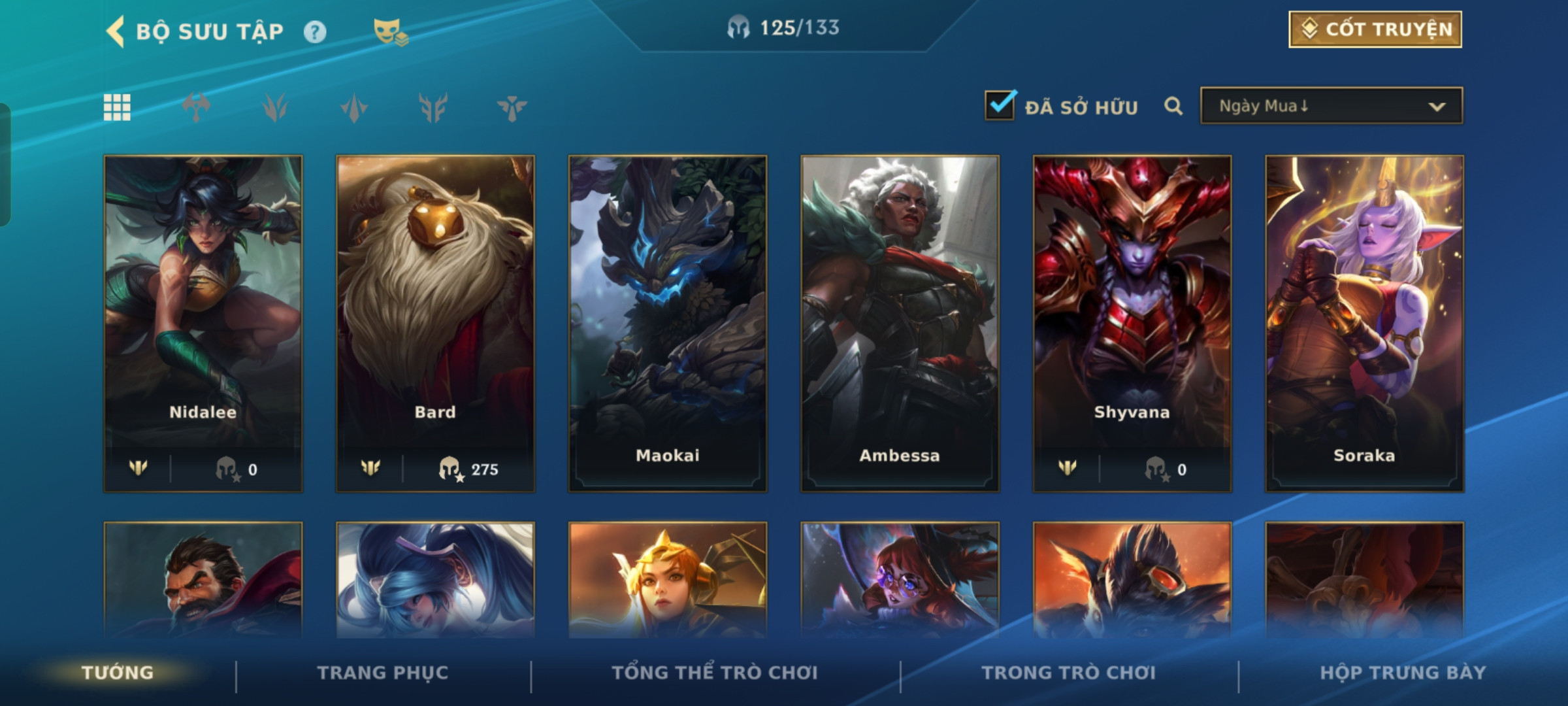Image resolution: width=1568 pixels, height=706 pixels.
Task: Click the gold mask and coins icon
Action: [x=390, y=32]
